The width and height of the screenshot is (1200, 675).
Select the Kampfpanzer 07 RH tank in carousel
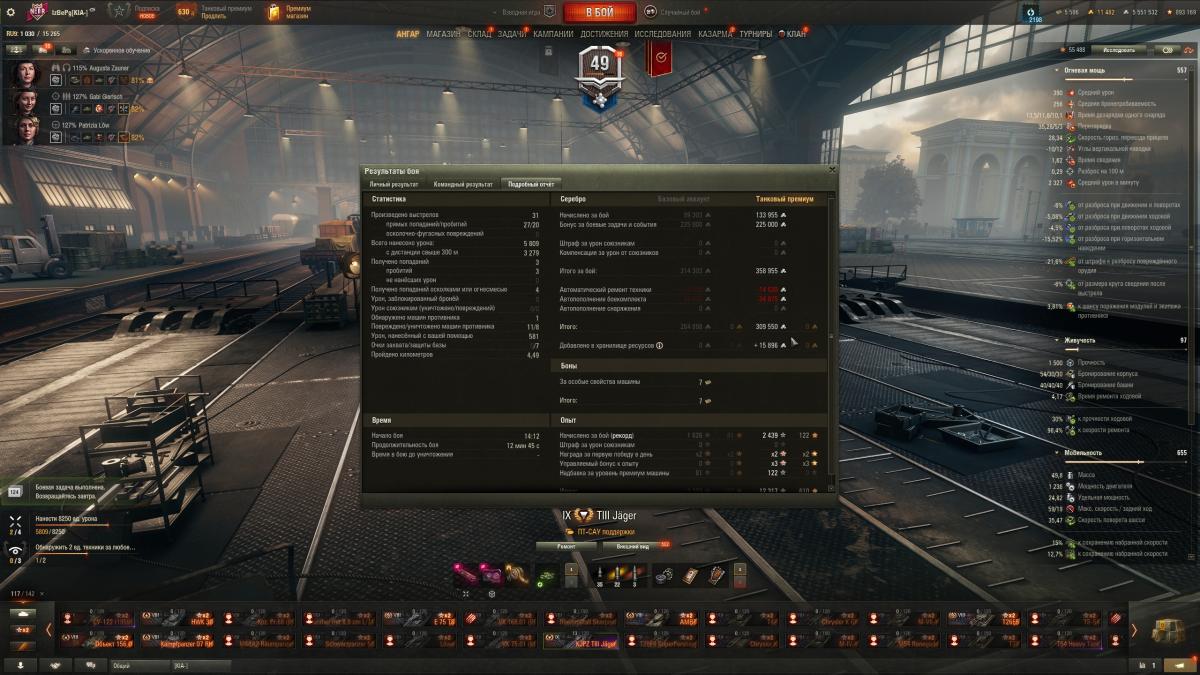(175, 641)
